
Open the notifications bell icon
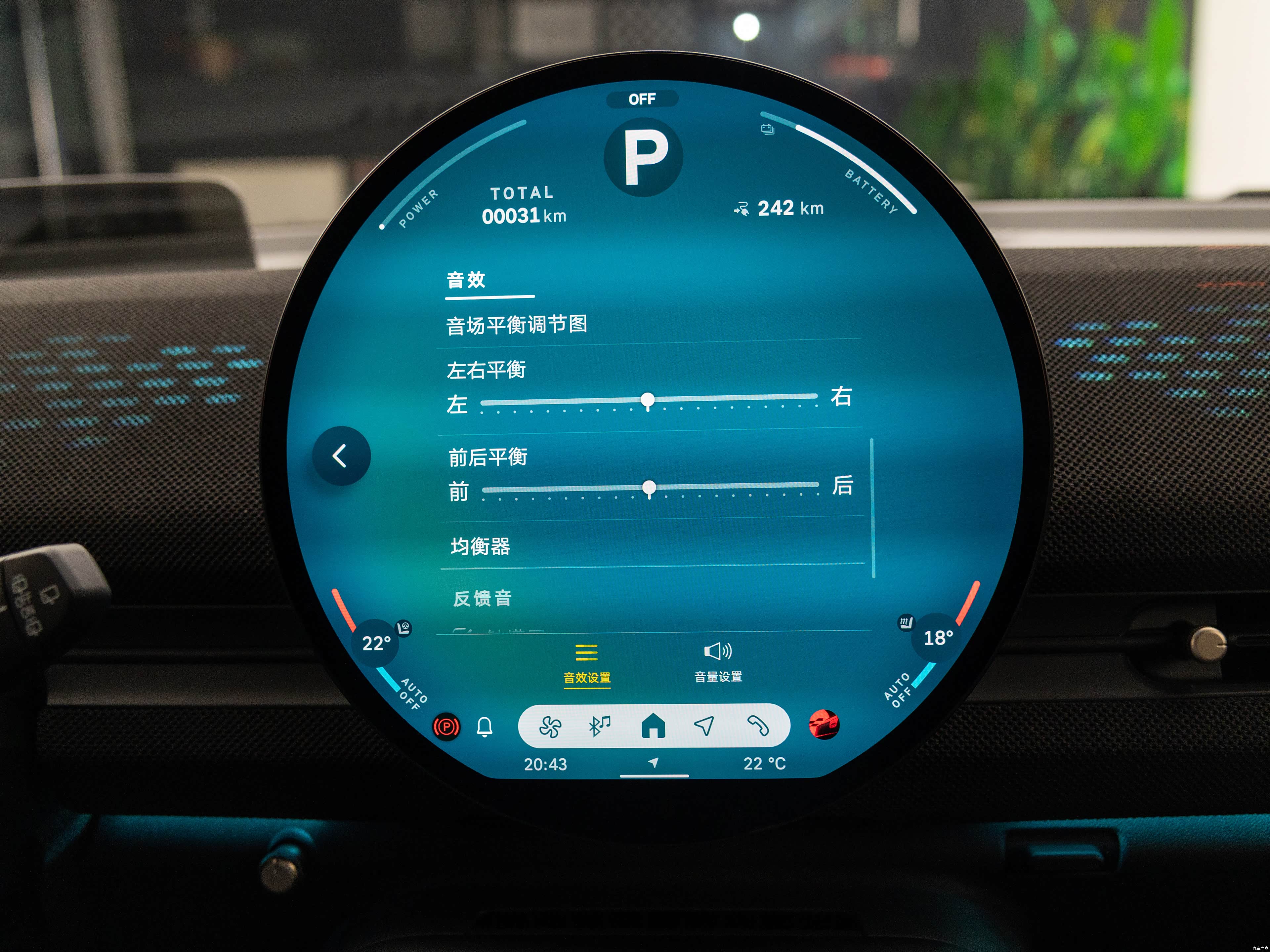click(x=485, y=727)
